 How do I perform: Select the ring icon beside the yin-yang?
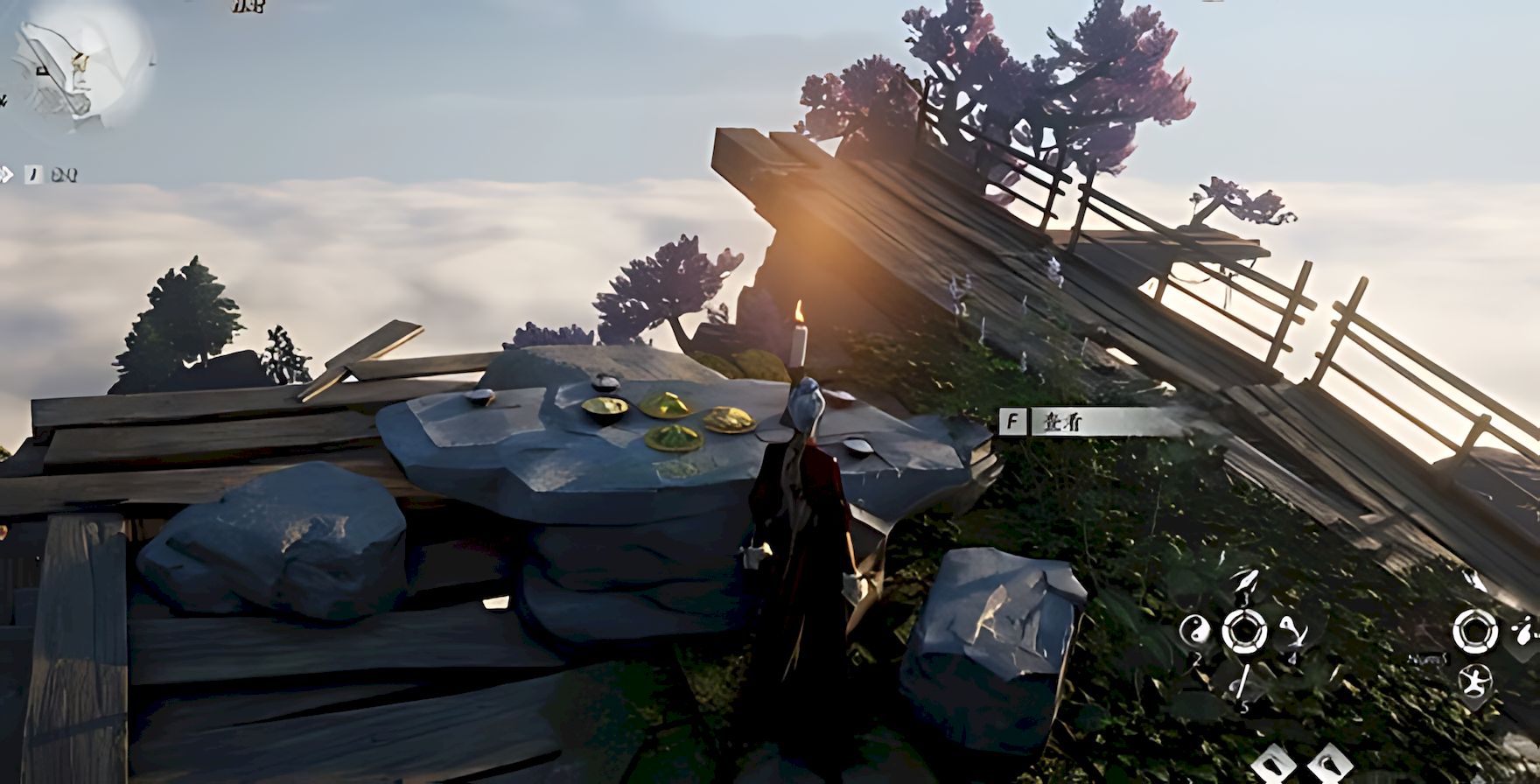click(1243, 630)
